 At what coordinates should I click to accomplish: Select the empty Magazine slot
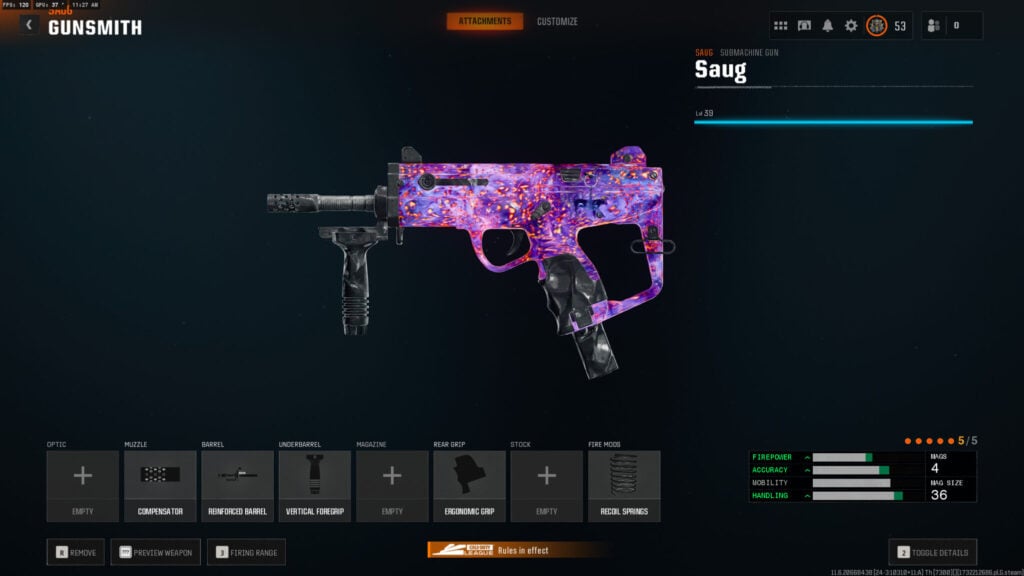coord(392,485)
